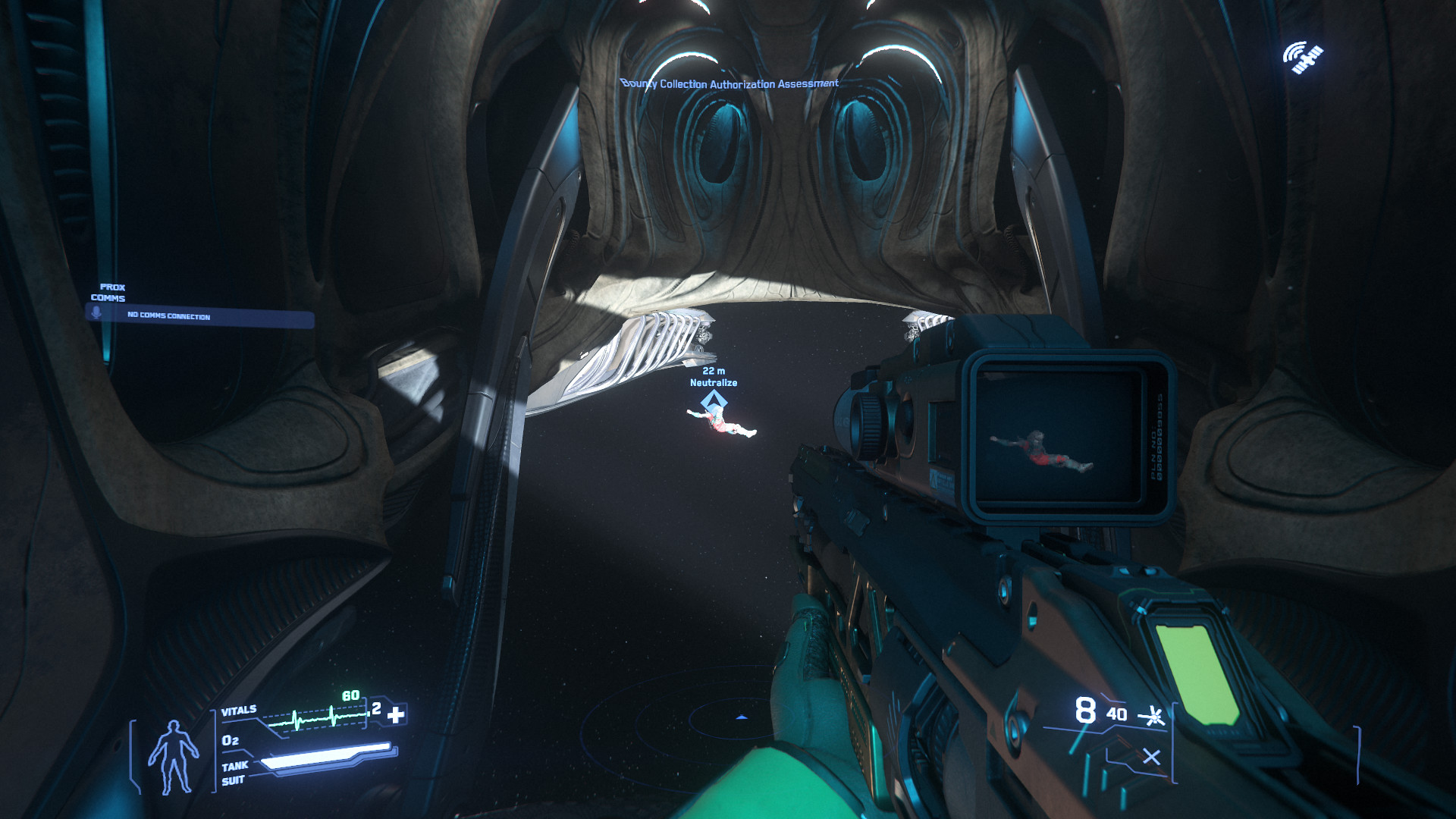
Task: Click the body status silhouette icon
Action: tap(173, 757)
